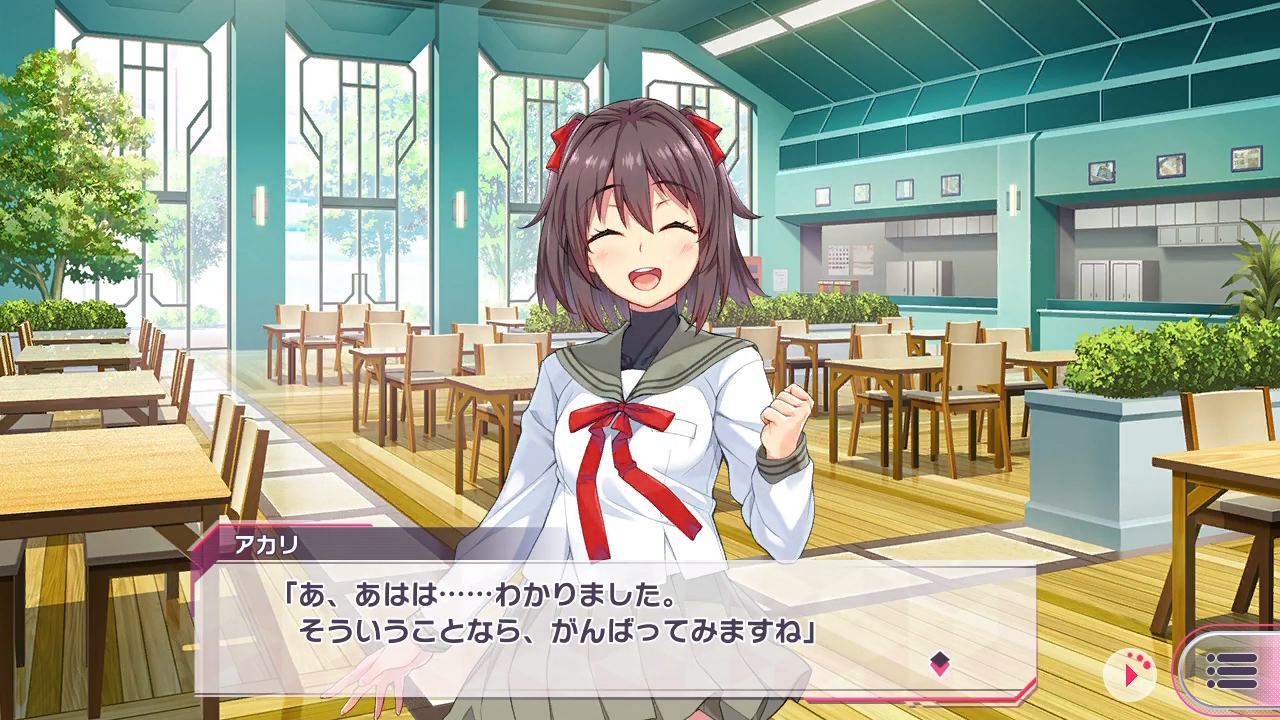Toggle auto-play with the round play button
This screenshot has width=1280, height=720.
[x=1129, y=673]
